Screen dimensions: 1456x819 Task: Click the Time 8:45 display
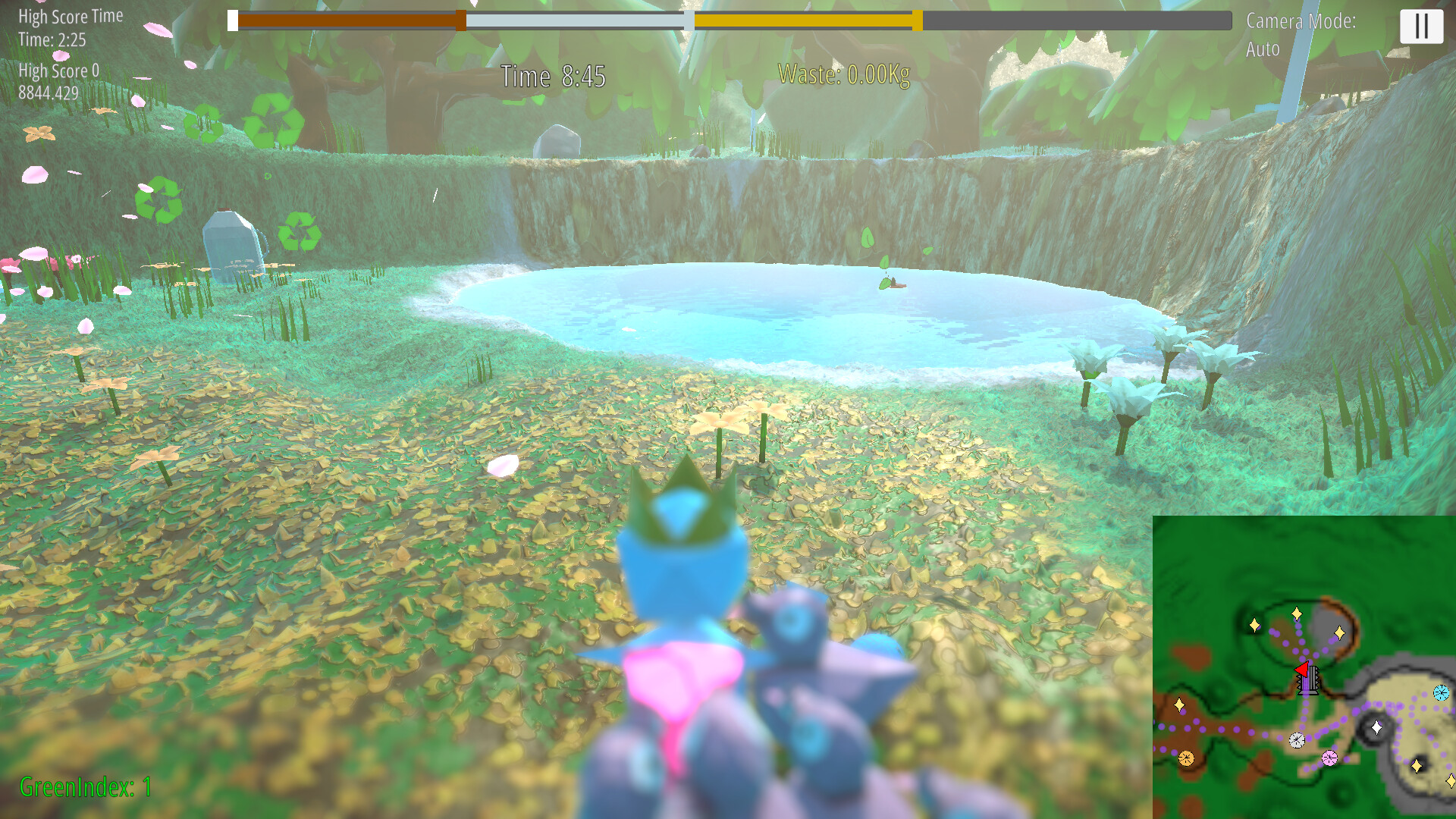point(552,76)
